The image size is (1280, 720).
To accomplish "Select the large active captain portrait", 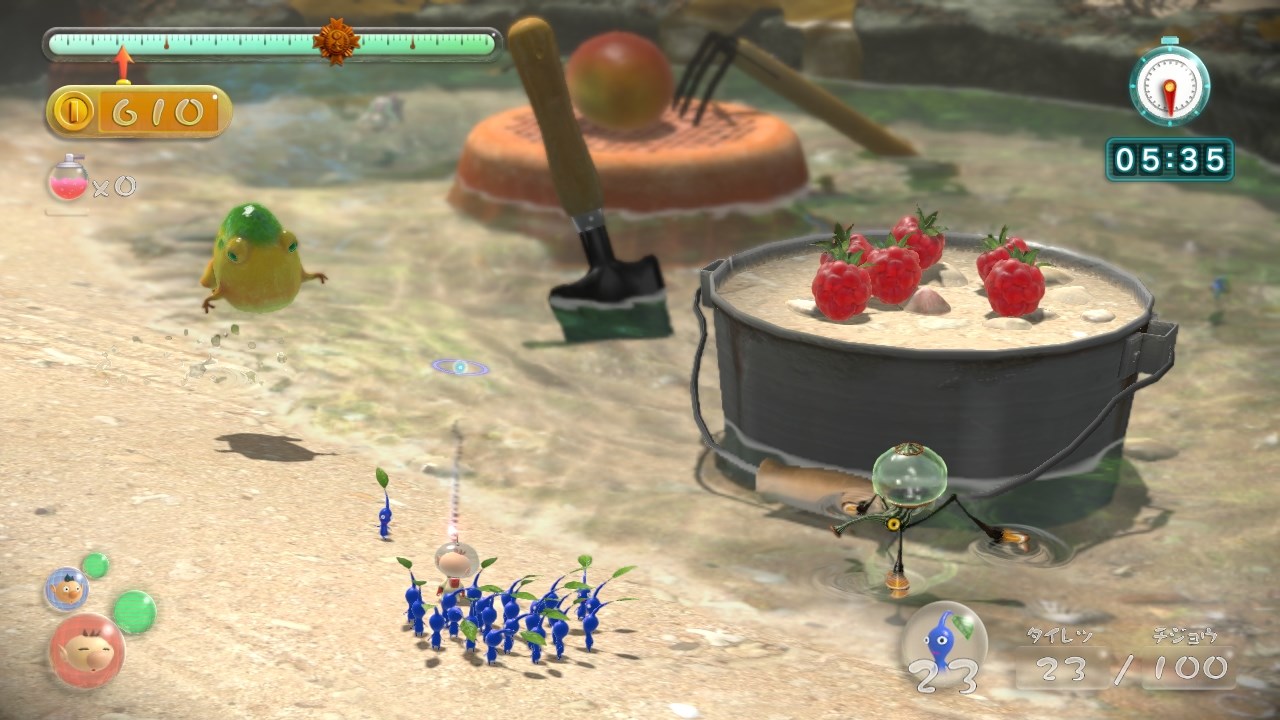I will [x=86, y=650].
